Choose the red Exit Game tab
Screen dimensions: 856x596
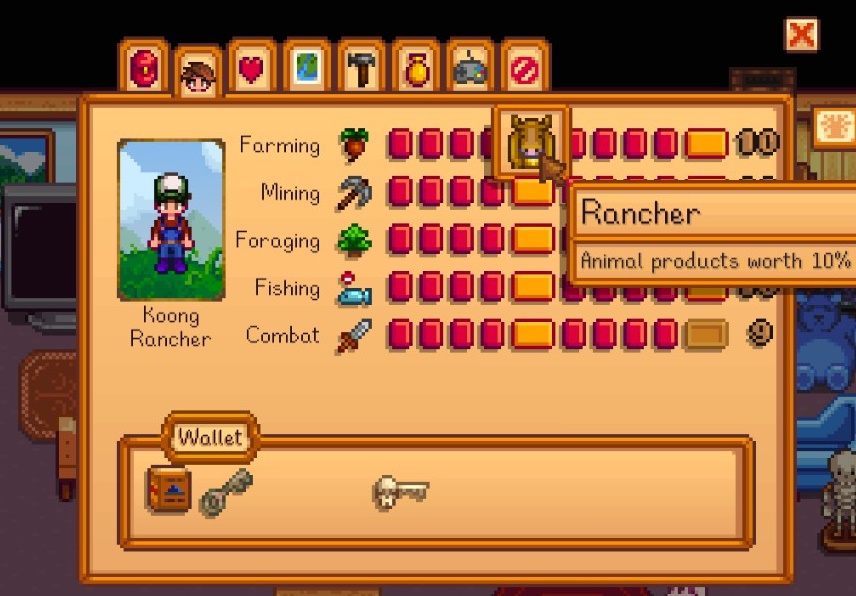point(524,68)
